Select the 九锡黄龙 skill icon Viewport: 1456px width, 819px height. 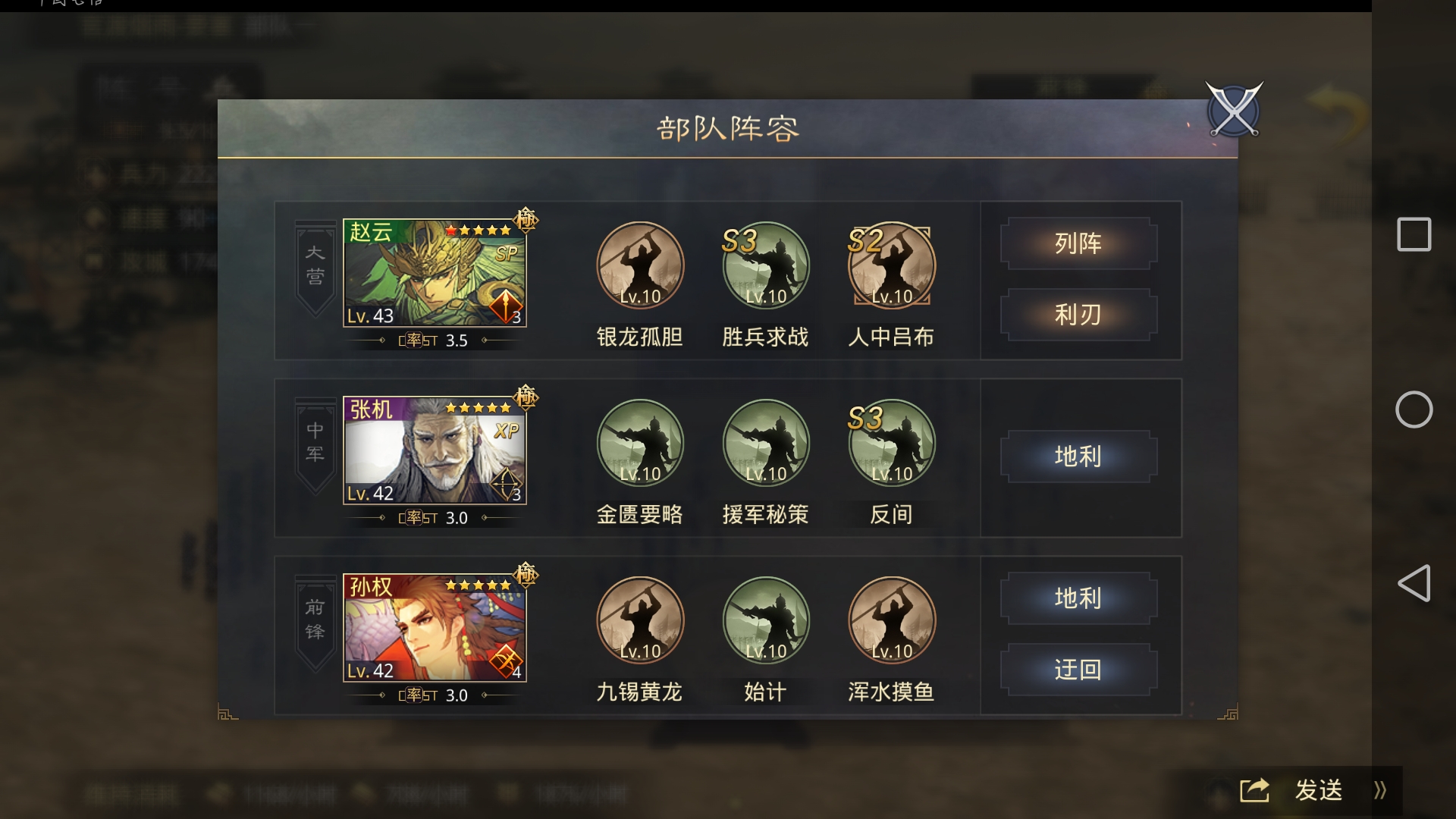pyautogui.click(x=641, y=620)
